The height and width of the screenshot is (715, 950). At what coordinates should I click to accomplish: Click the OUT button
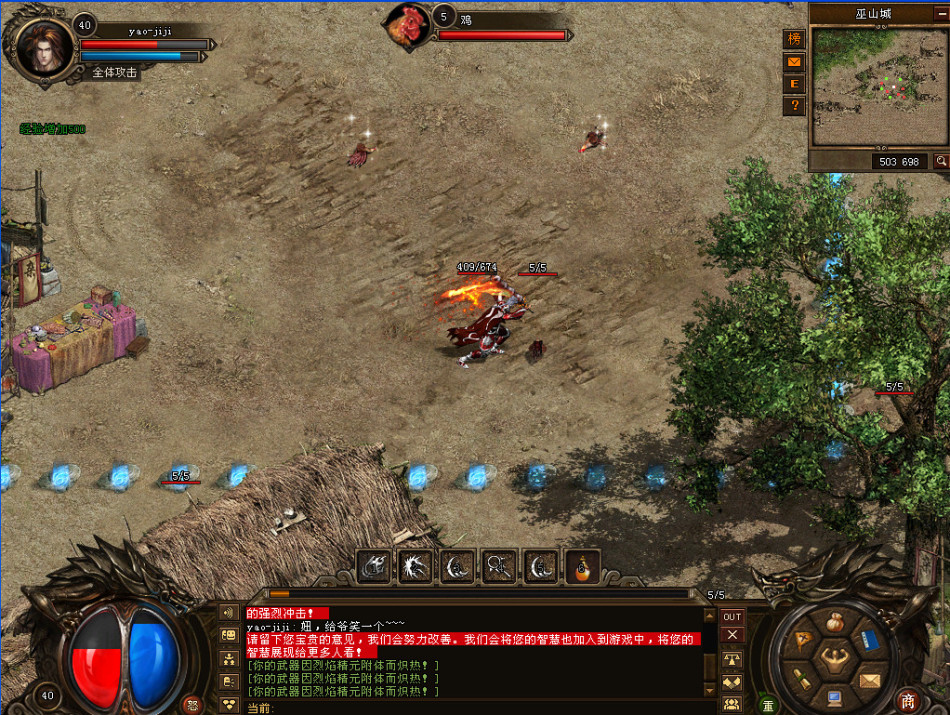(x=733, y=617)
